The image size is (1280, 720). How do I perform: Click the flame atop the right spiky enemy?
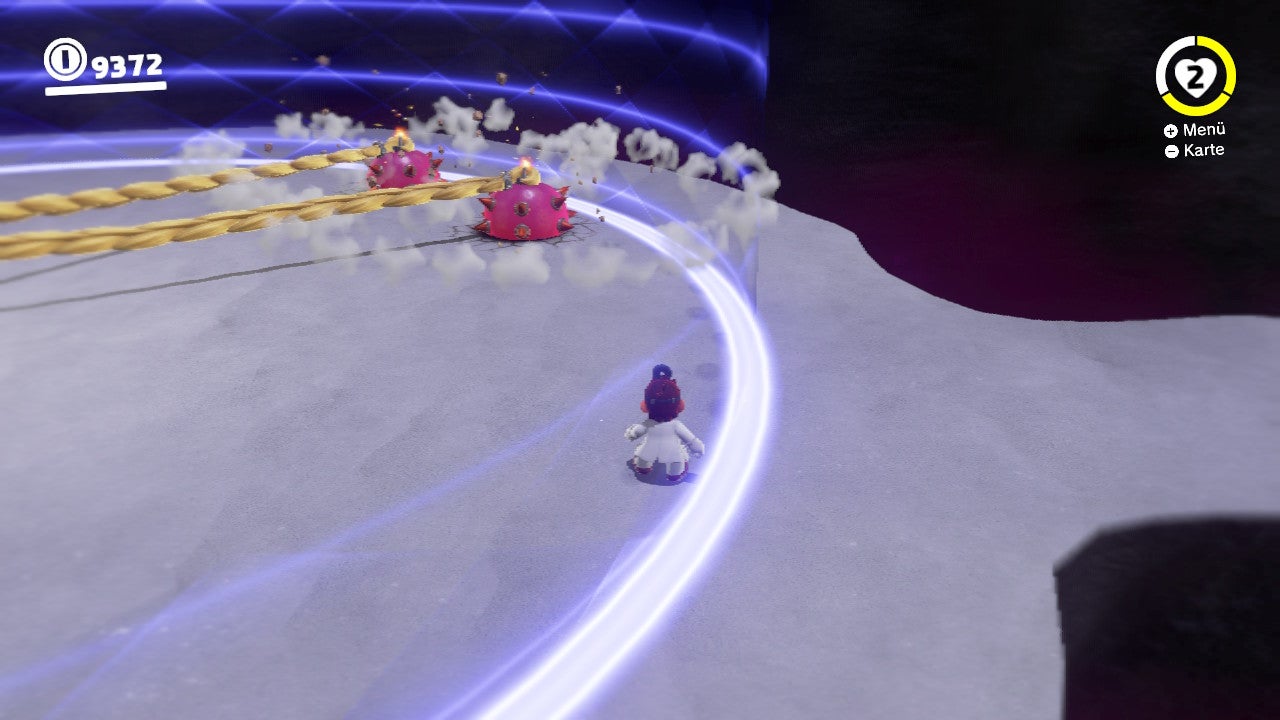524,165
